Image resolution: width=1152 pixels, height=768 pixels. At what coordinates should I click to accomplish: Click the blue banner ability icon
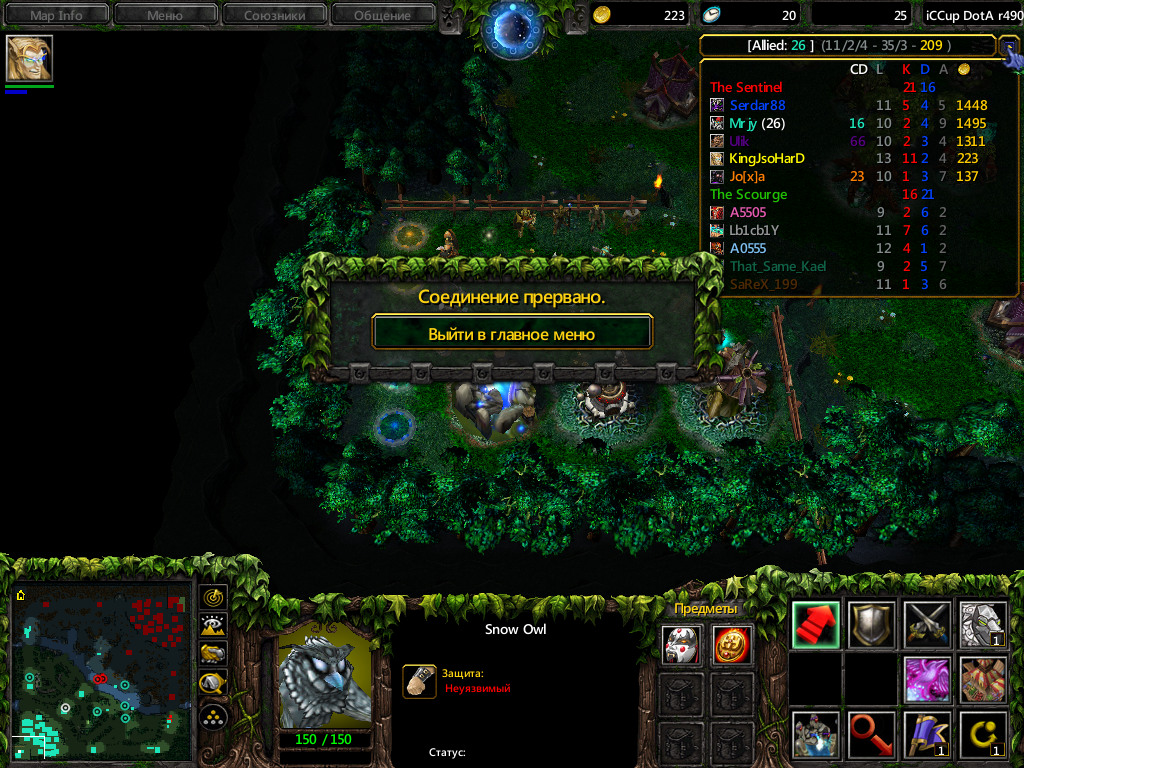927,735
